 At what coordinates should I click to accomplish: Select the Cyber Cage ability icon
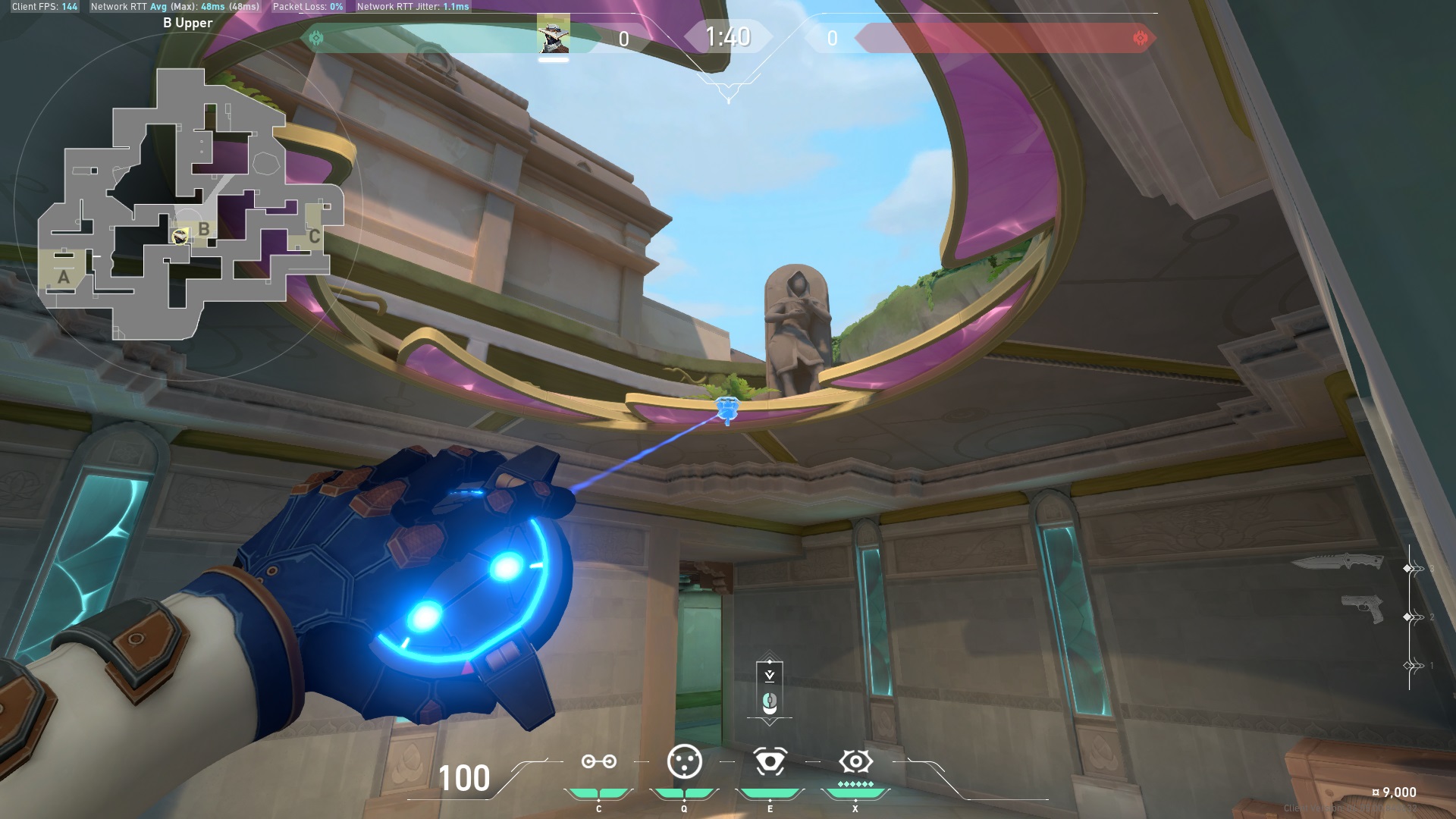click(683, 761)
